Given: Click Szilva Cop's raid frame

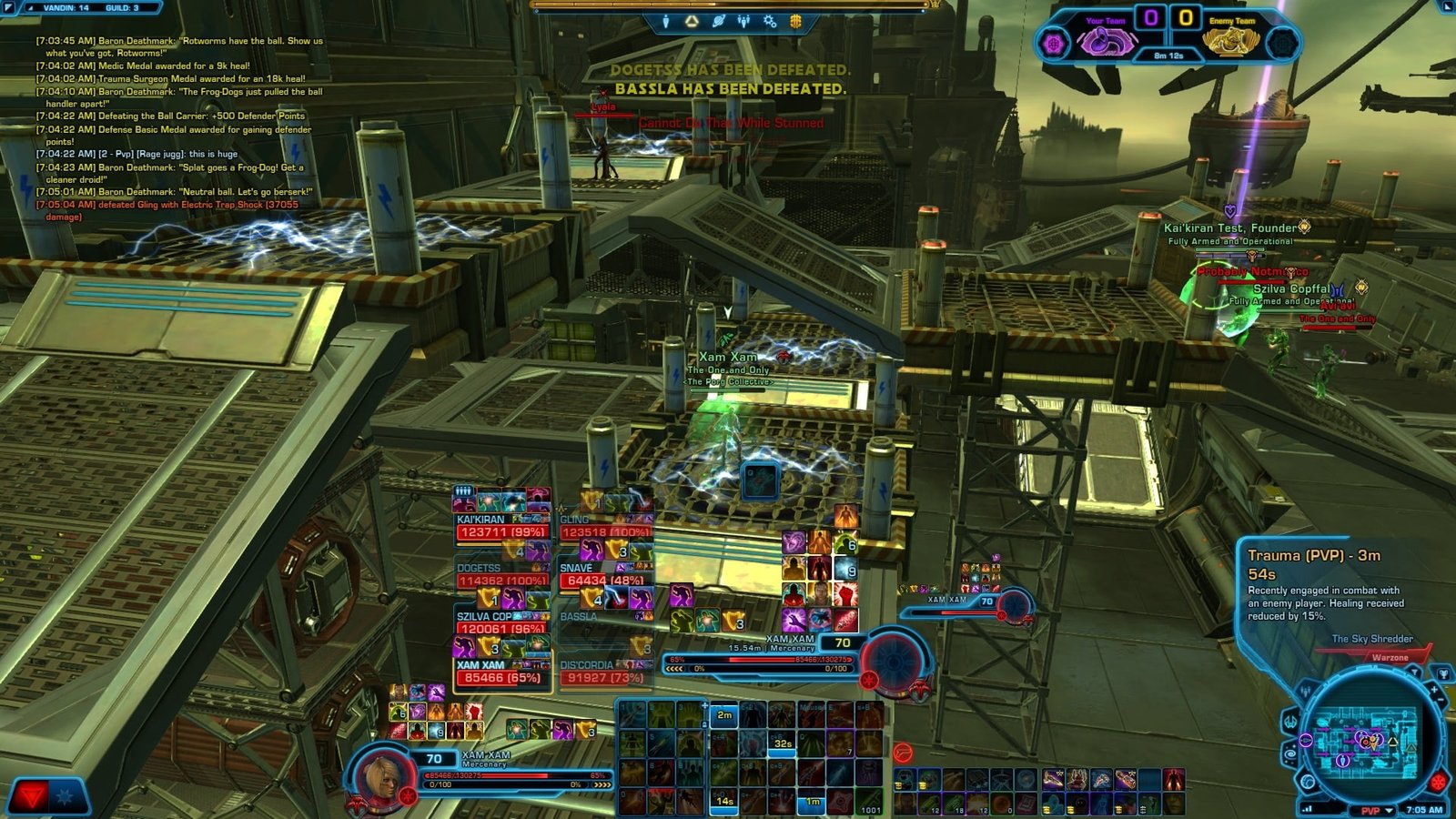Looking at the screenshot, I should 501,623.
